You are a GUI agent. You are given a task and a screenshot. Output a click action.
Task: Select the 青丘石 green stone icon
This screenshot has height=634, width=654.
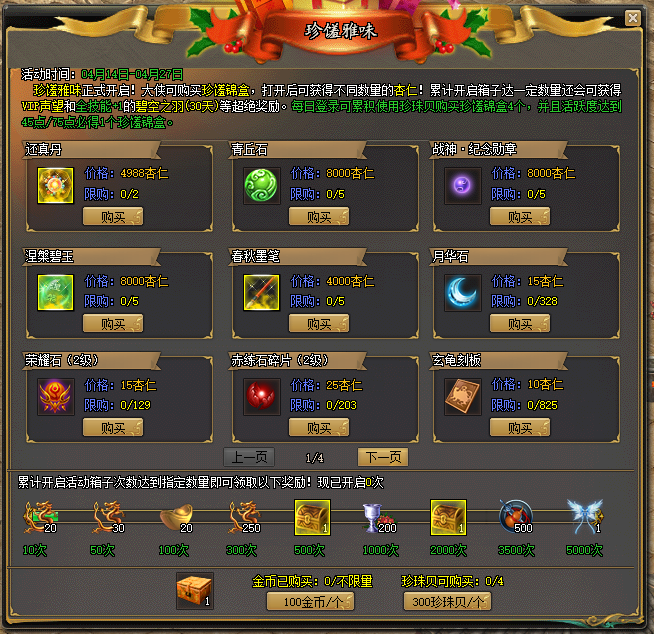coord(262,185)
